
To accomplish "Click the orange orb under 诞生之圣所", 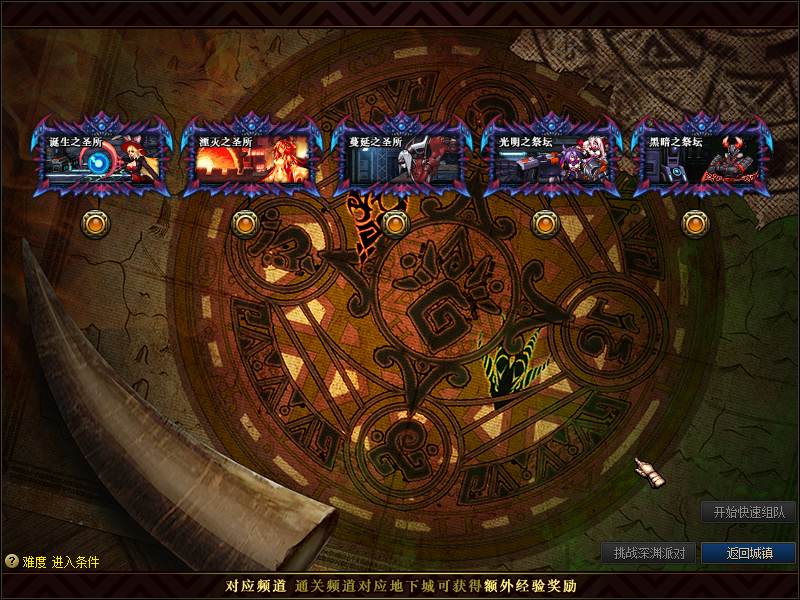I will [95, 224].
